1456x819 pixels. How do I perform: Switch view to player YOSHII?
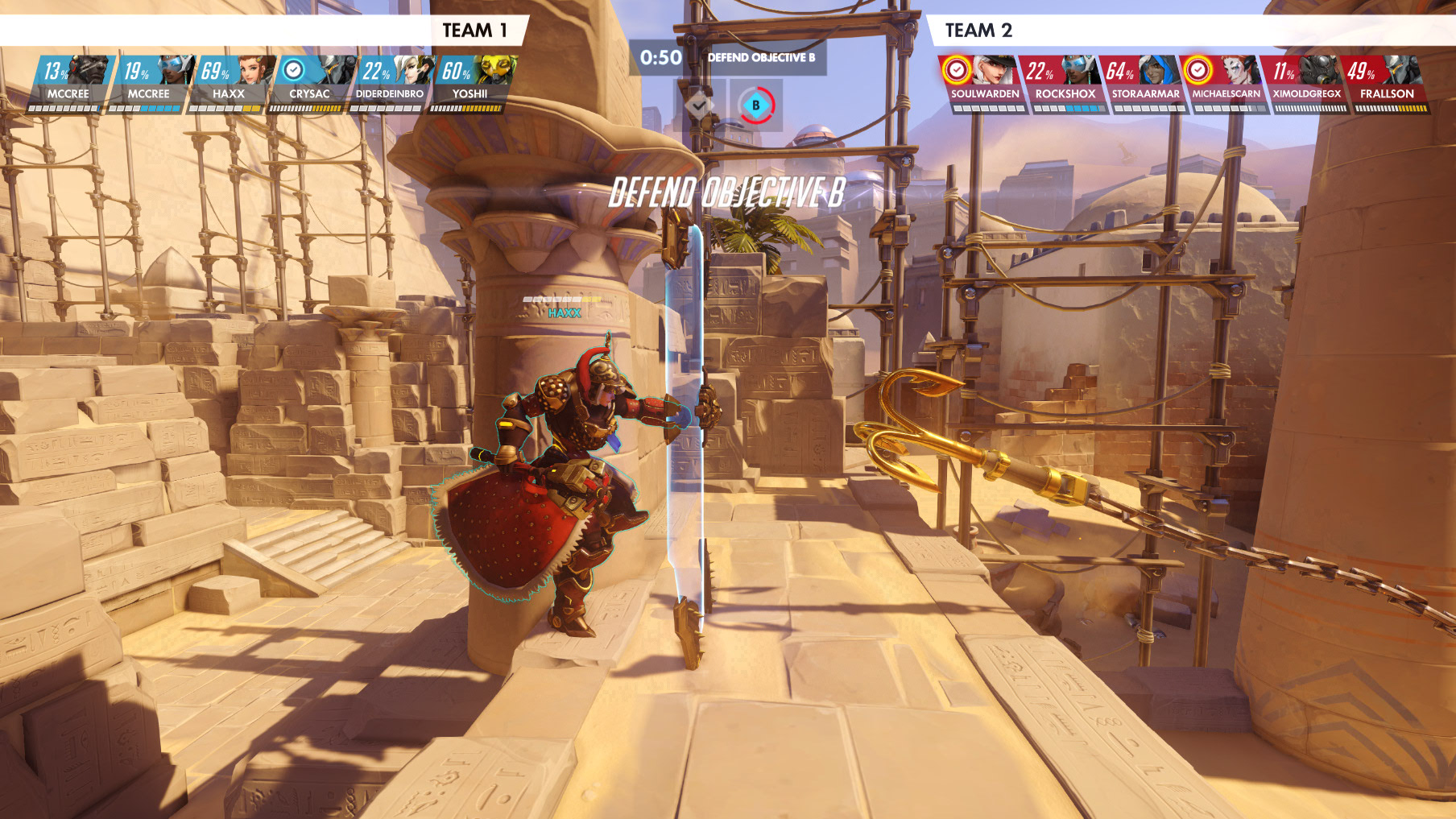(x=470, y=84)
